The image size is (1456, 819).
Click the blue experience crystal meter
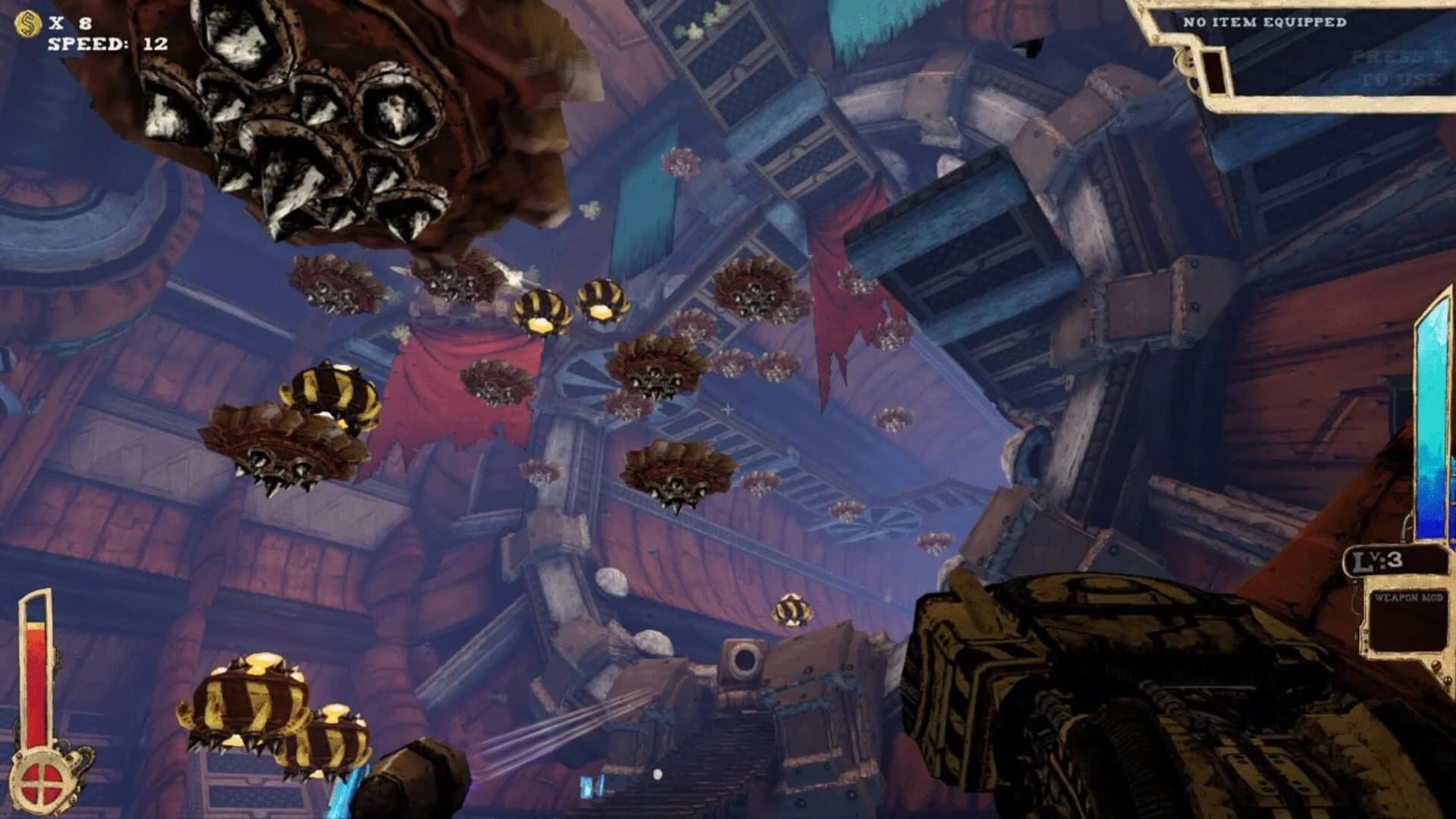coord(1433,417)
